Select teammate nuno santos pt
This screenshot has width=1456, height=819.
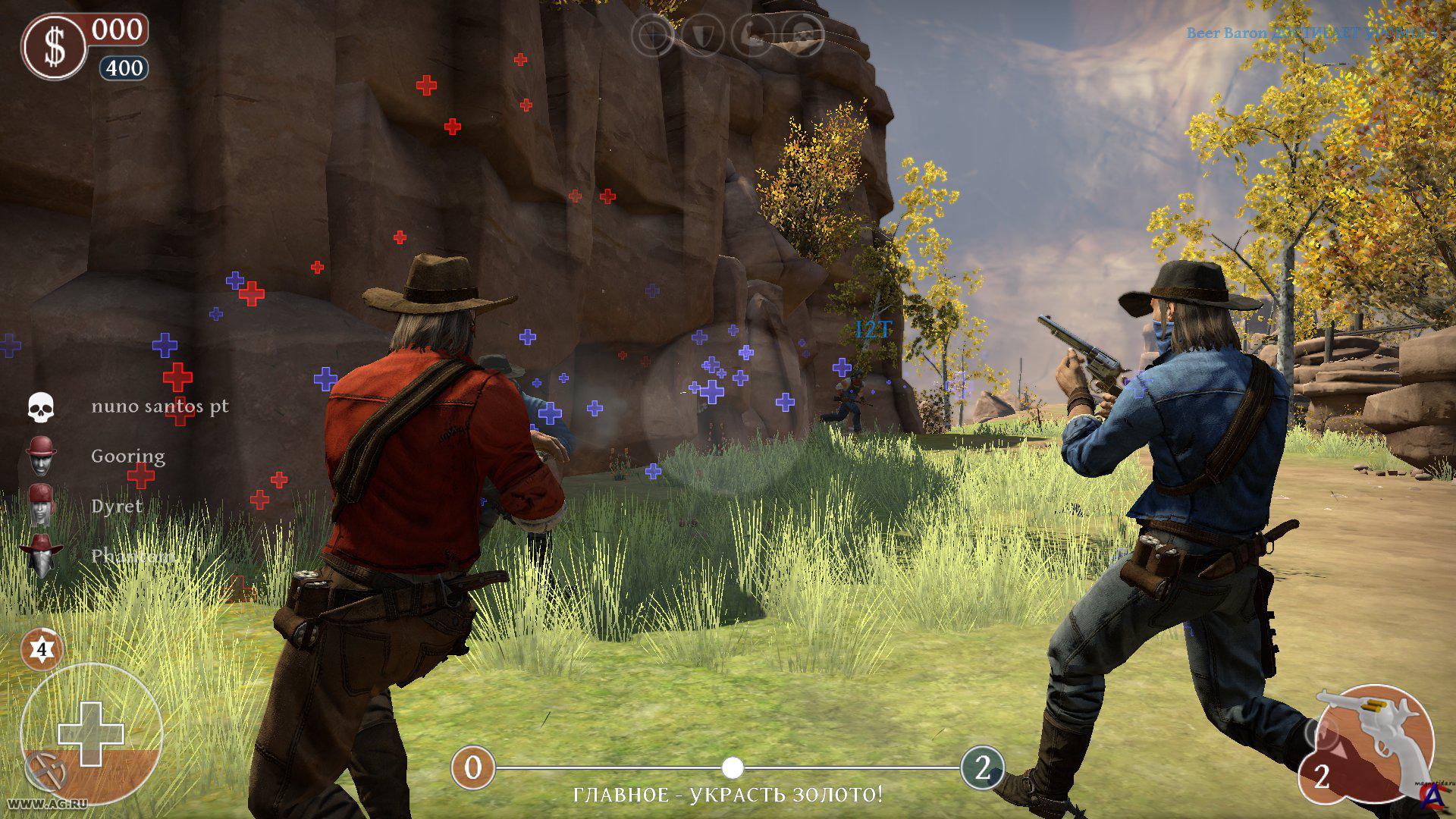pos(159,406)
